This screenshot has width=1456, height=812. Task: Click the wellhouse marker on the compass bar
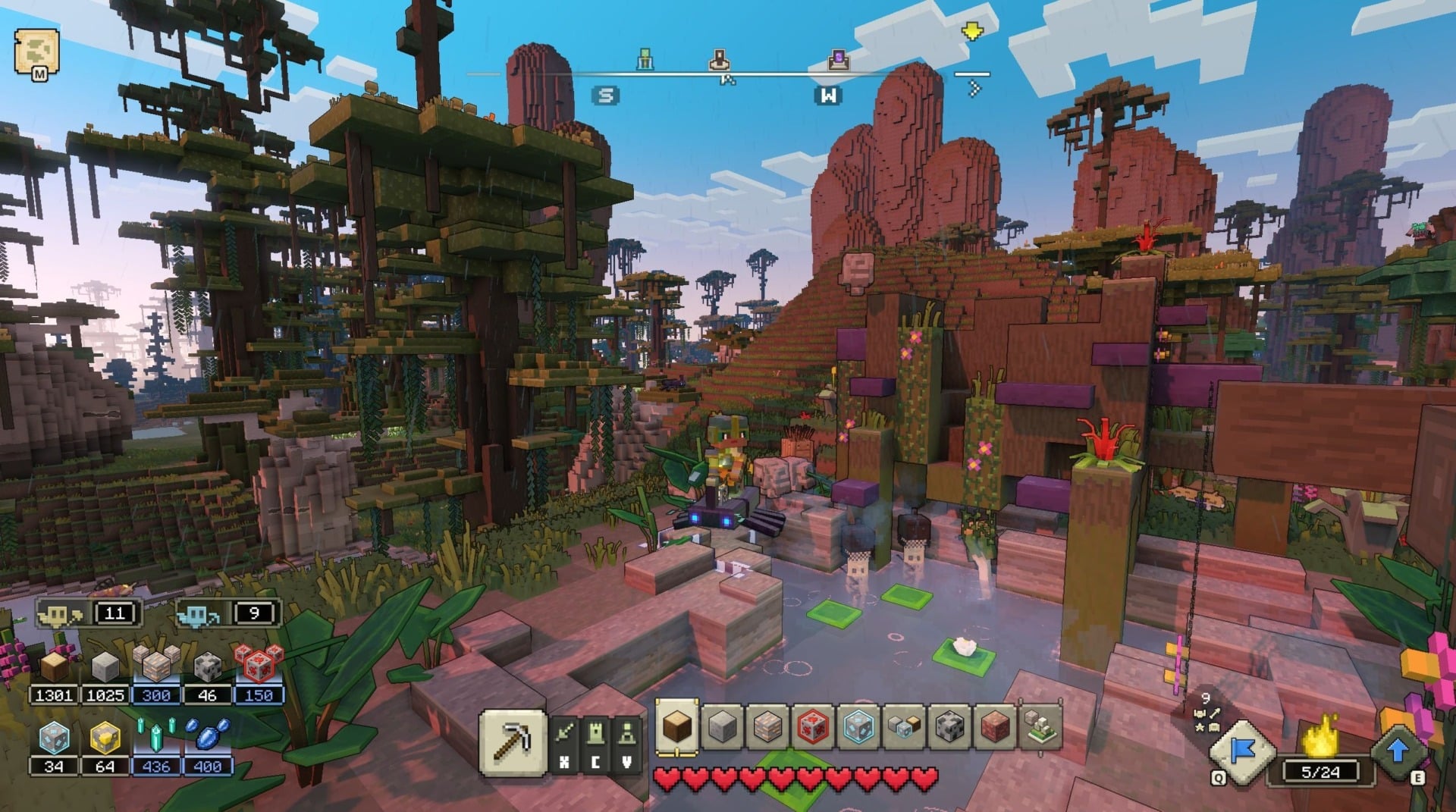[x=720, y=61]
